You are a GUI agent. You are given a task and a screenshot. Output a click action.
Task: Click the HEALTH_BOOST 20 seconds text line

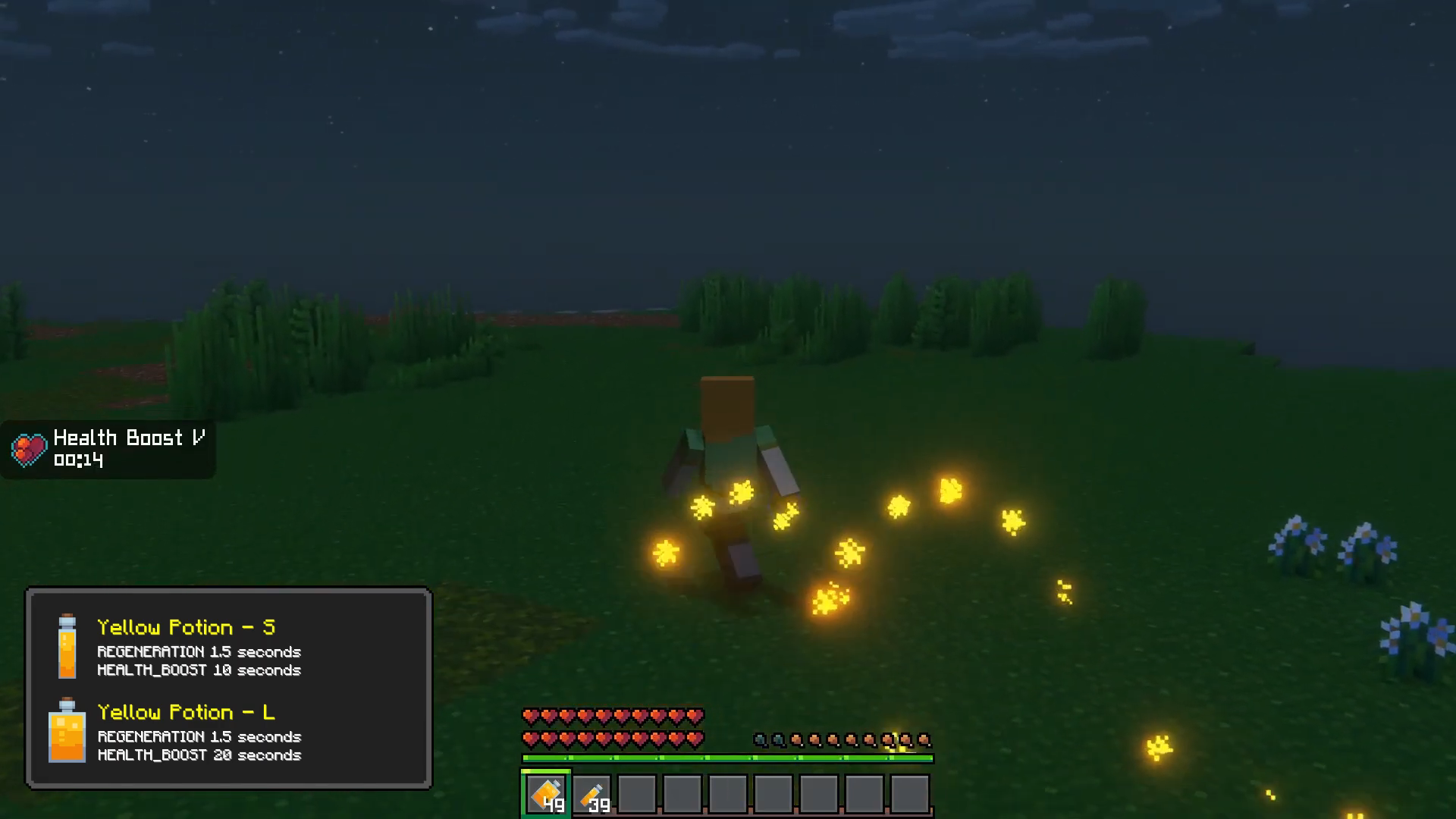click(x=199, y=755)
